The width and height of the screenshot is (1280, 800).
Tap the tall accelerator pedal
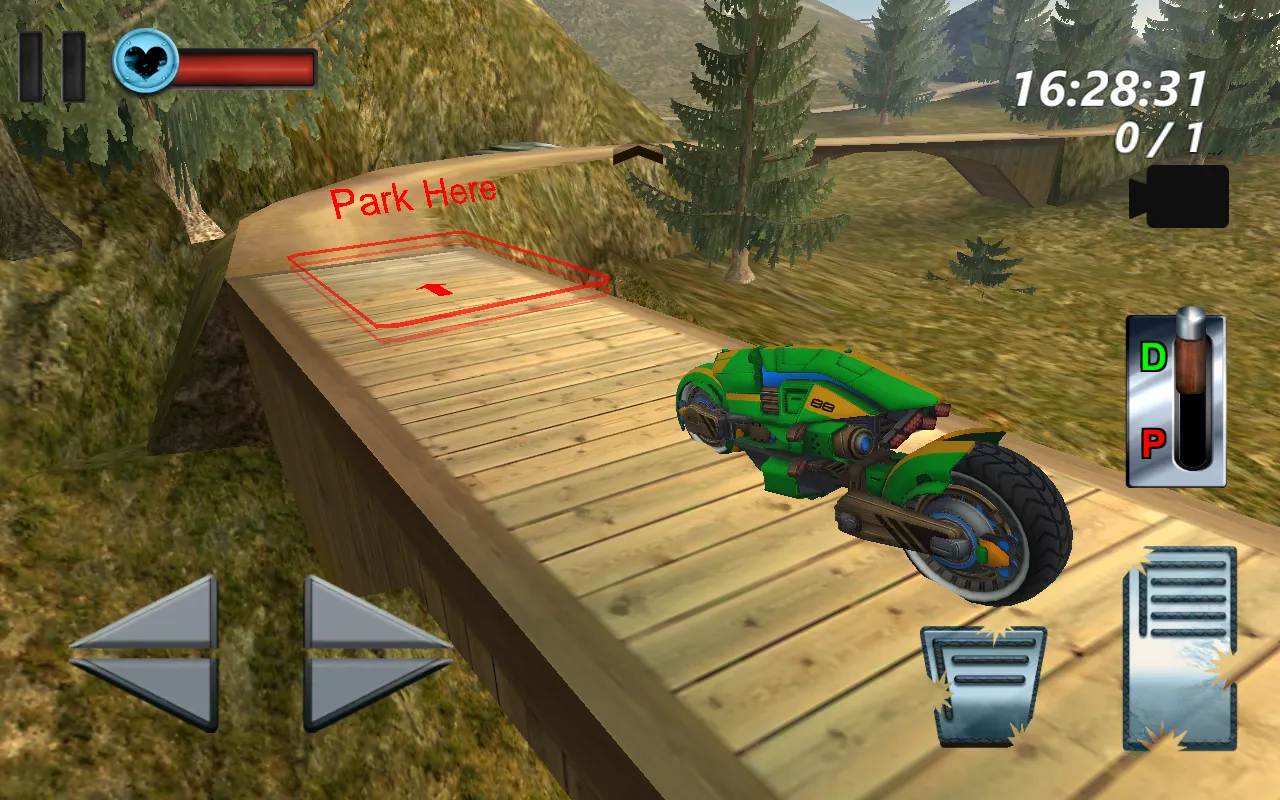coord(1180,648)
